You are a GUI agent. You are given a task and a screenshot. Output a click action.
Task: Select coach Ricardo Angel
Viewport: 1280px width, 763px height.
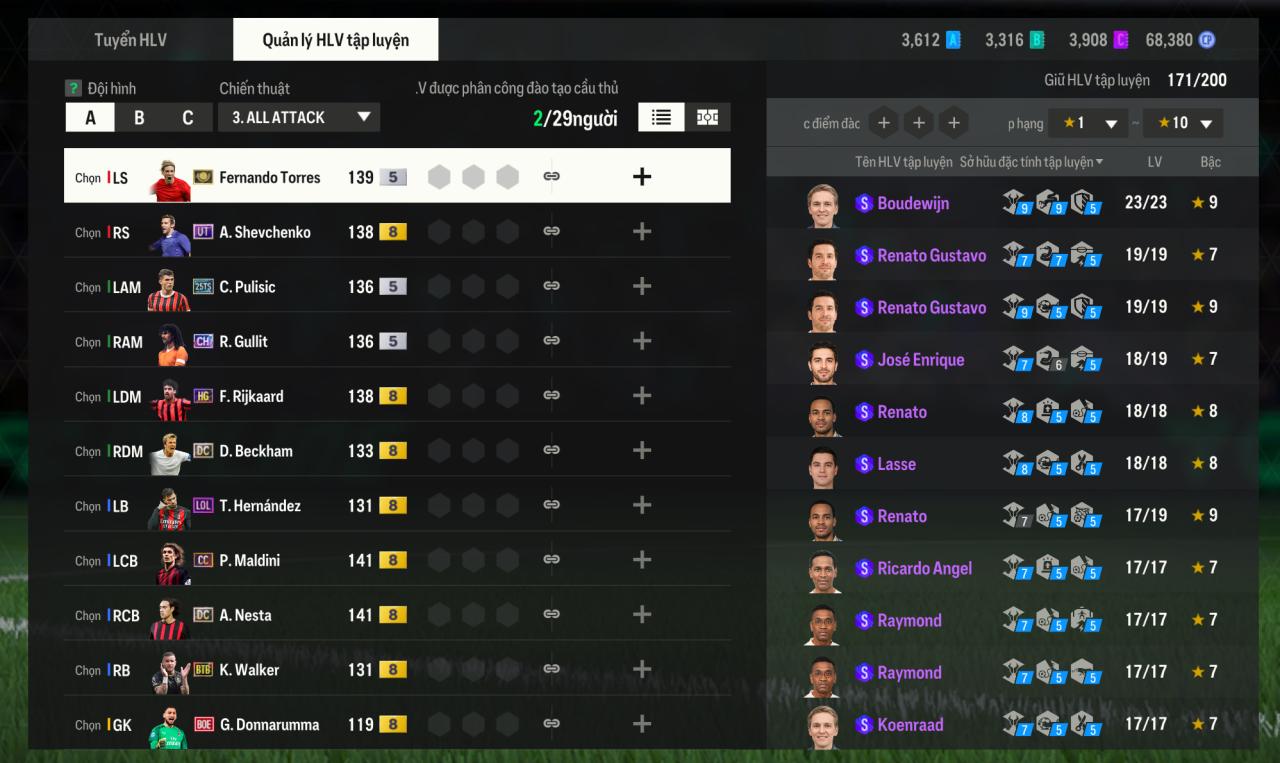click(924, 568)
